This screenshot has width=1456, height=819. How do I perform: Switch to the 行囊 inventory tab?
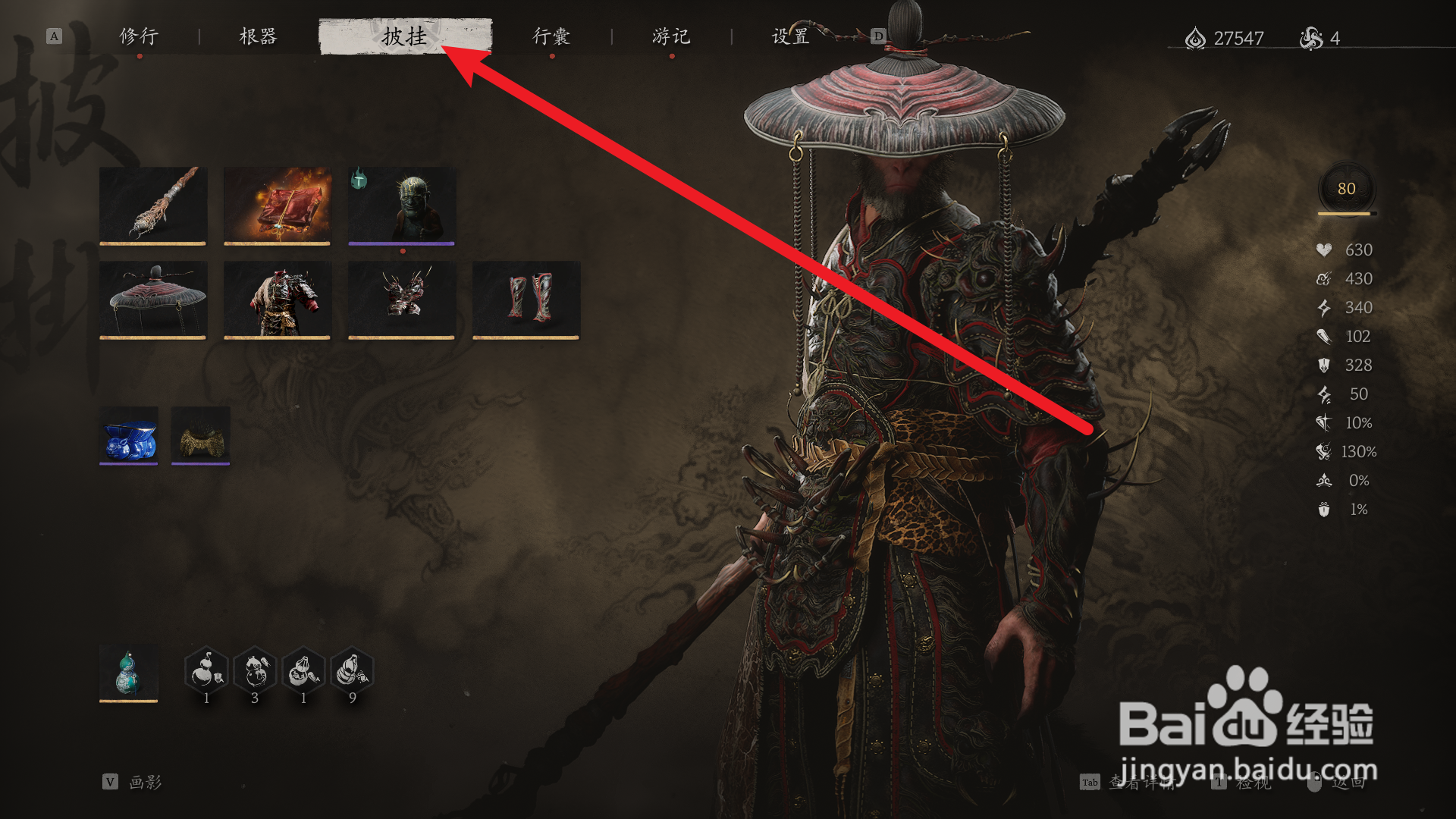click(551, 36)
